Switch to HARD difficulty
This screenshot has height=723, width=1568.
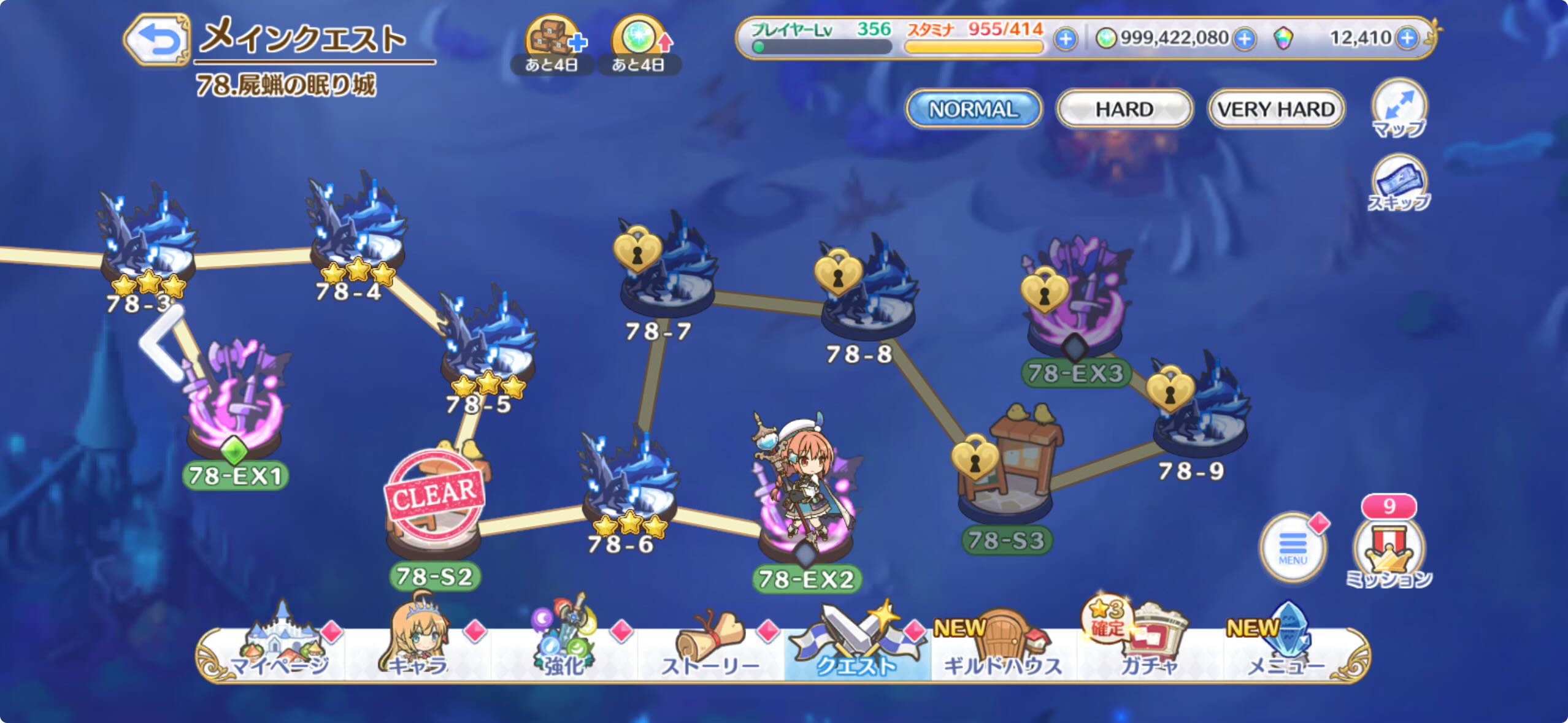pos(1124,109)
